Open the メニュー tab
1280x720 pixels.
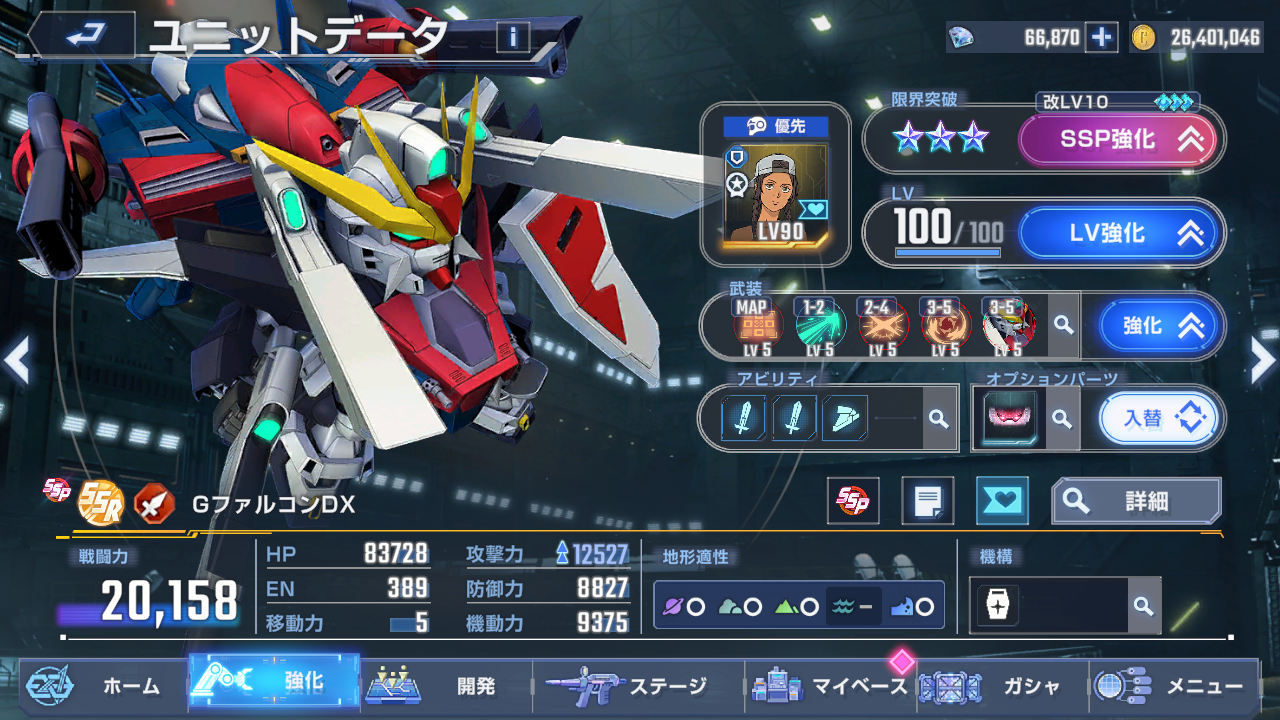point(1175,686)
